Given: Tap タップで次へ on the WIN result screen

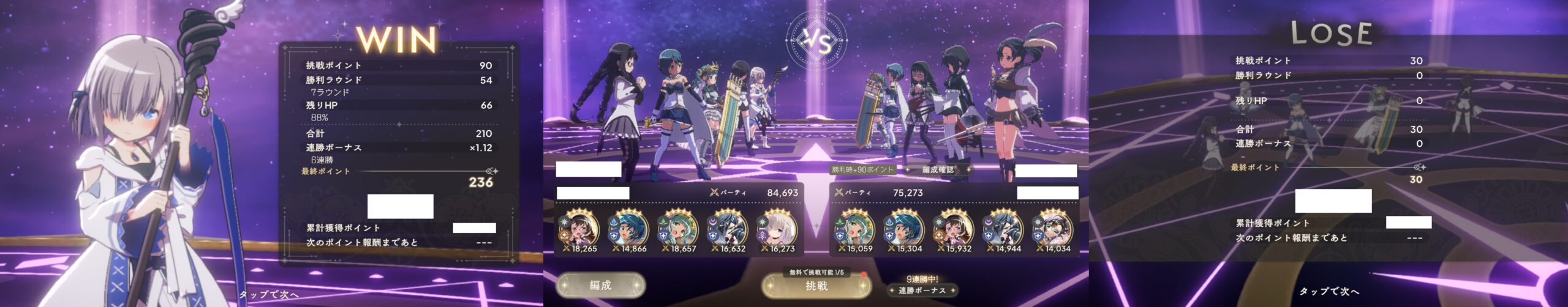Looking at the screenshot, I should click(x=268, y=295).
